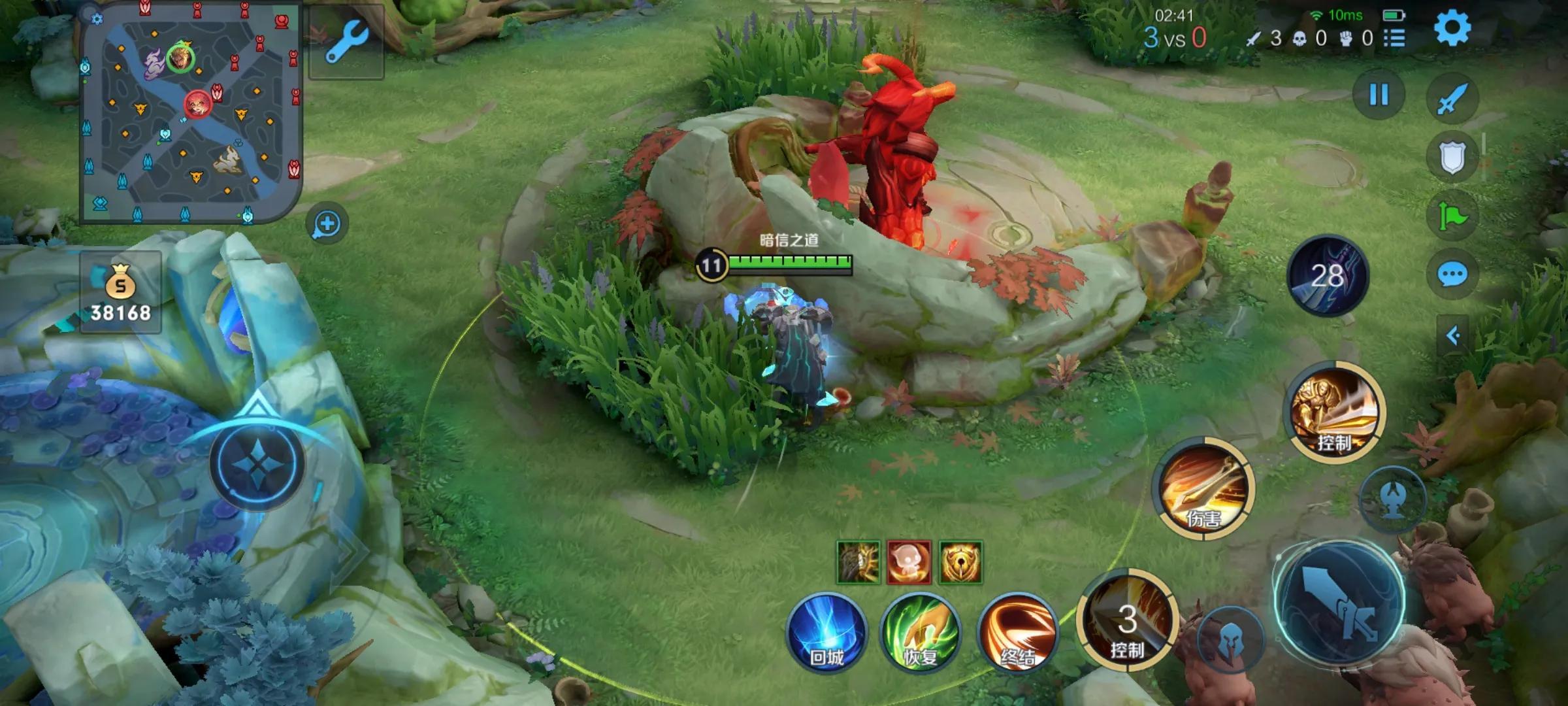This screenshot has height=706, width=1568.
Task: Open the scoreboard list icon
Action: click(x=1394, y=39)
